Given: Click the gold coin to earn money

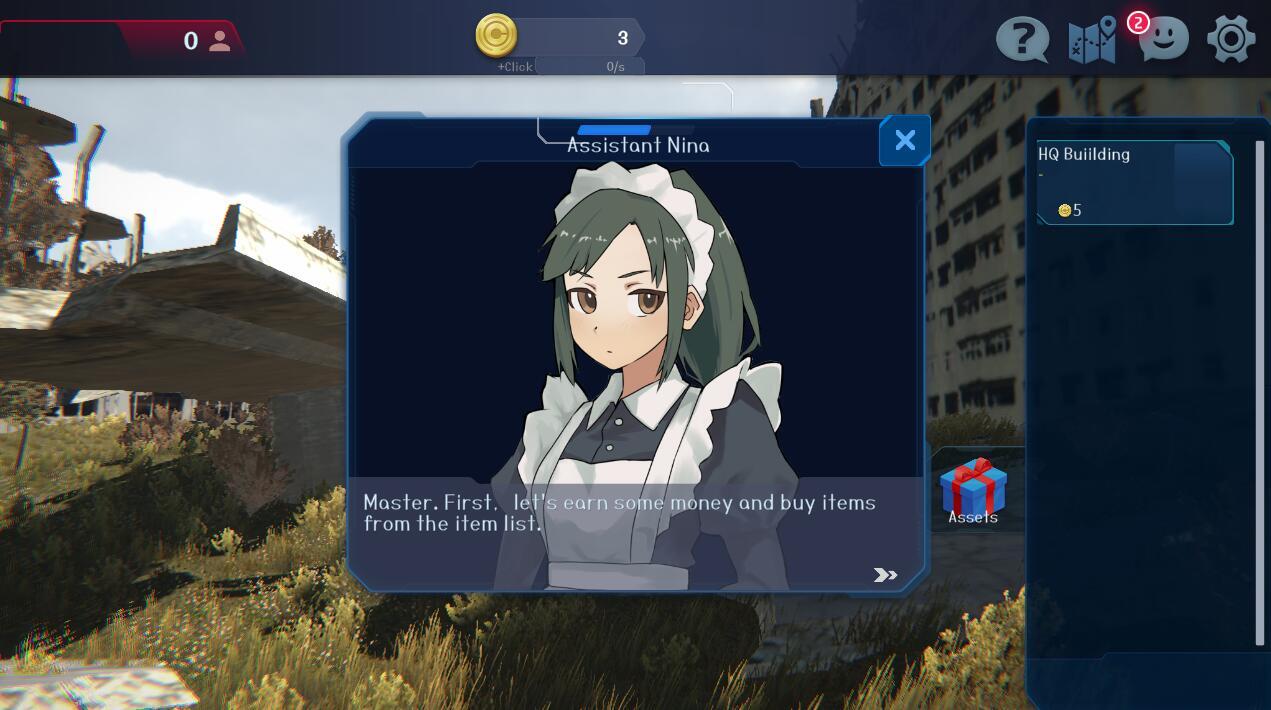Looking at the screenshot, I should pos(496,36).
